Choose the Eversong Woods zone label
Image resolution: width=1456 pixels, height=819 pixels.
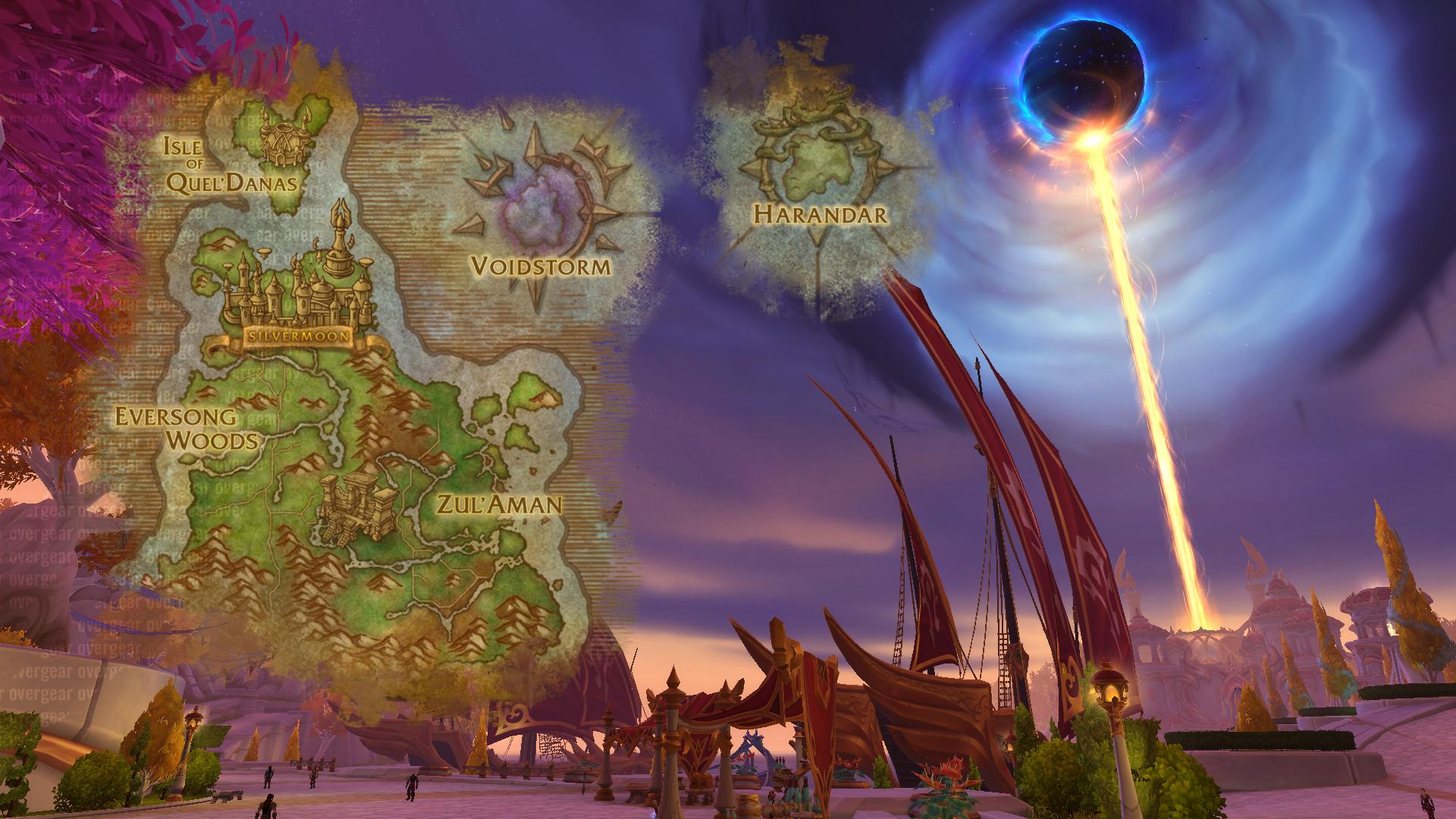185,428
